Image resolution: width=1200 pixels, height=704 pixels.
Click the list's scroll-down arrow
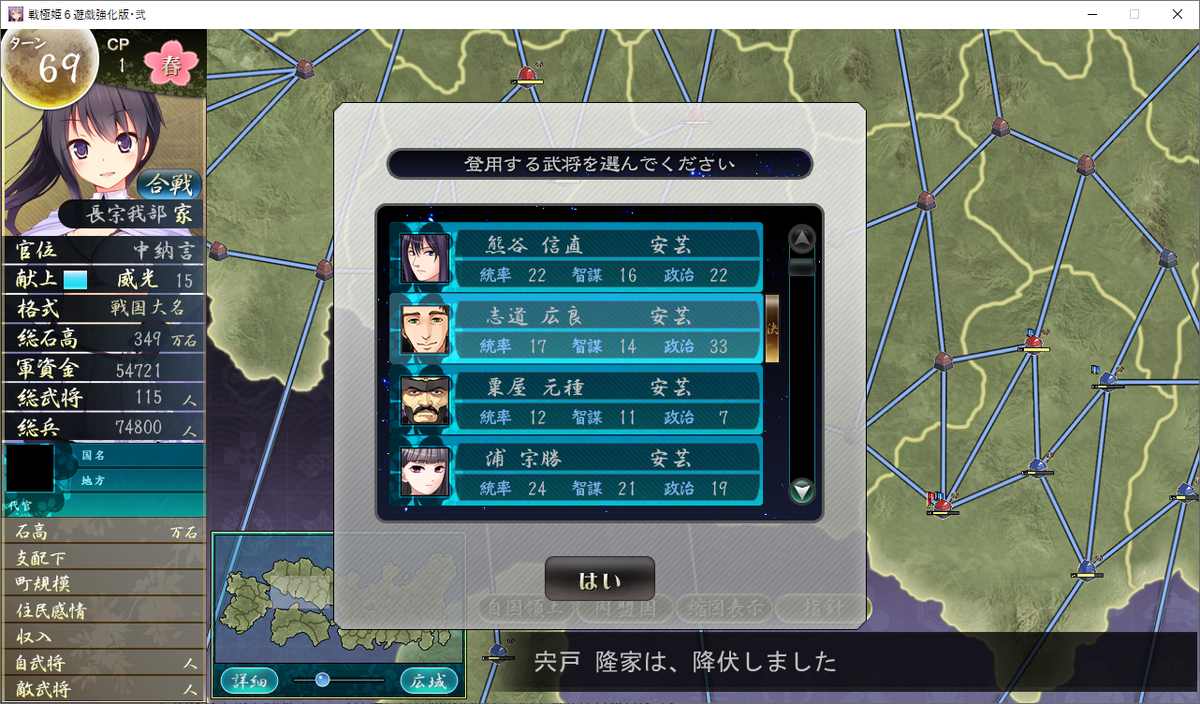tap(802, 491)
